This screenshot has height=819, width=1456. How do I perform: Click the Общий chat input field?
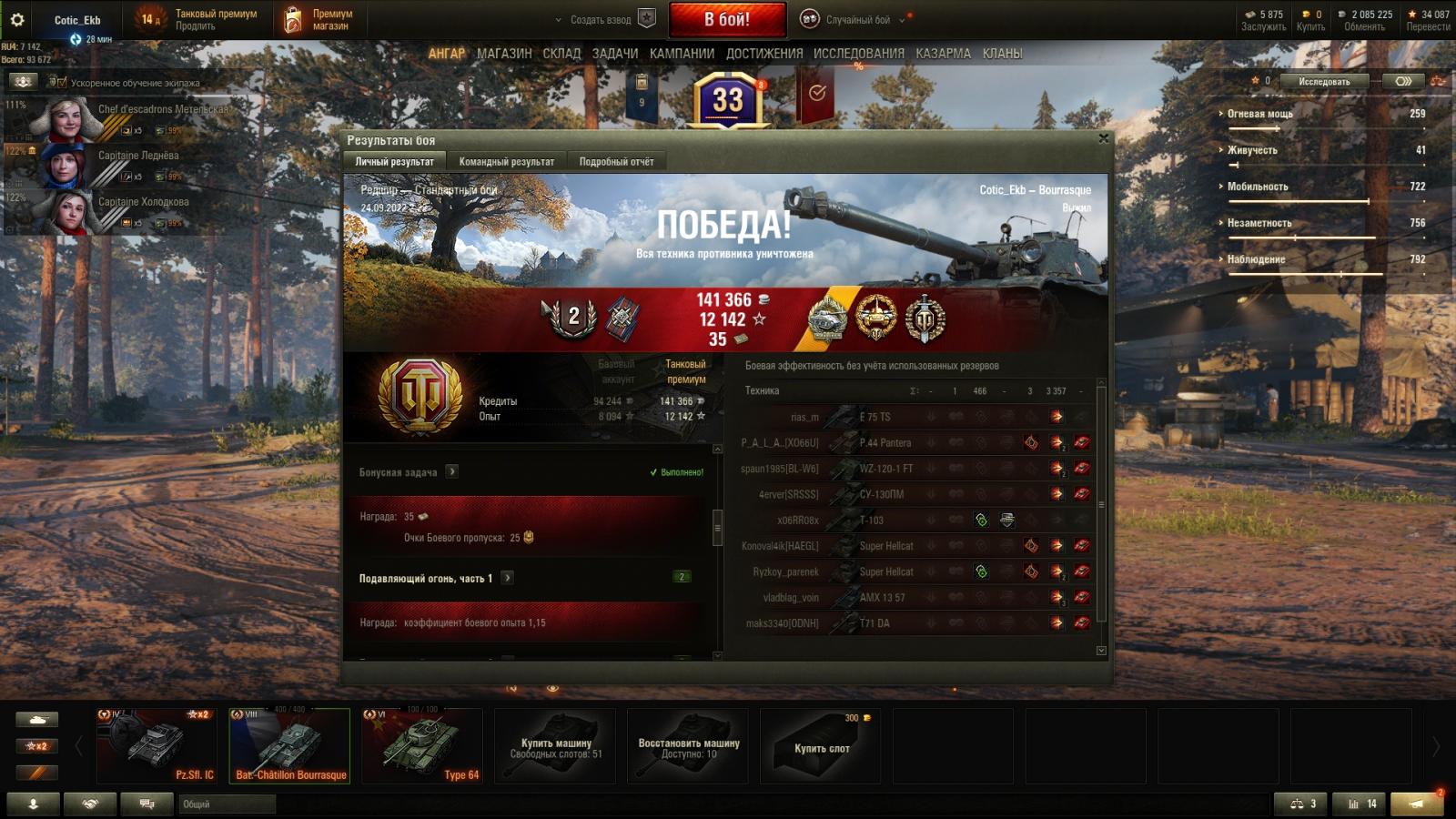pos(227,804)
